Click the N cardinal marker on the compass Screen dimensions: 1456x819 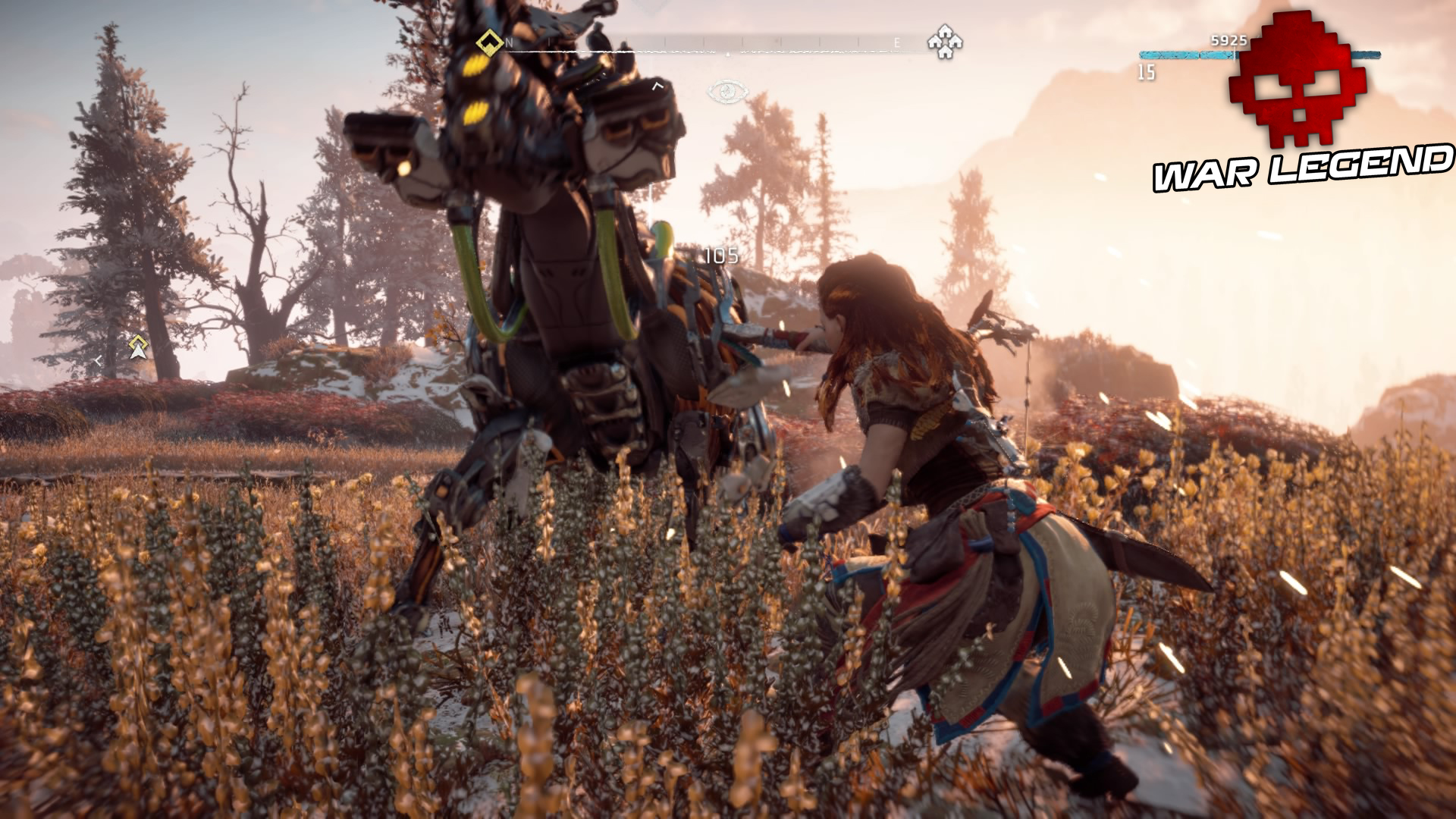(510, 42)
